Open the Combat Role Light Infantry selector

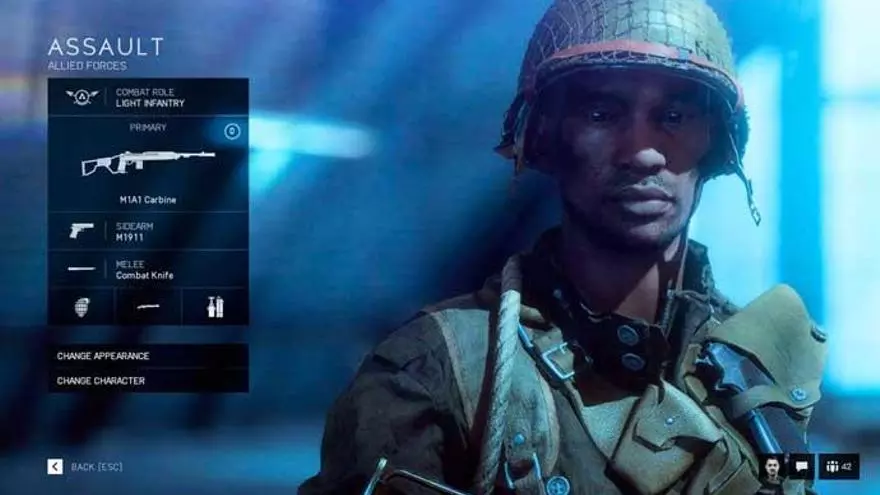(x=148, y=97)
